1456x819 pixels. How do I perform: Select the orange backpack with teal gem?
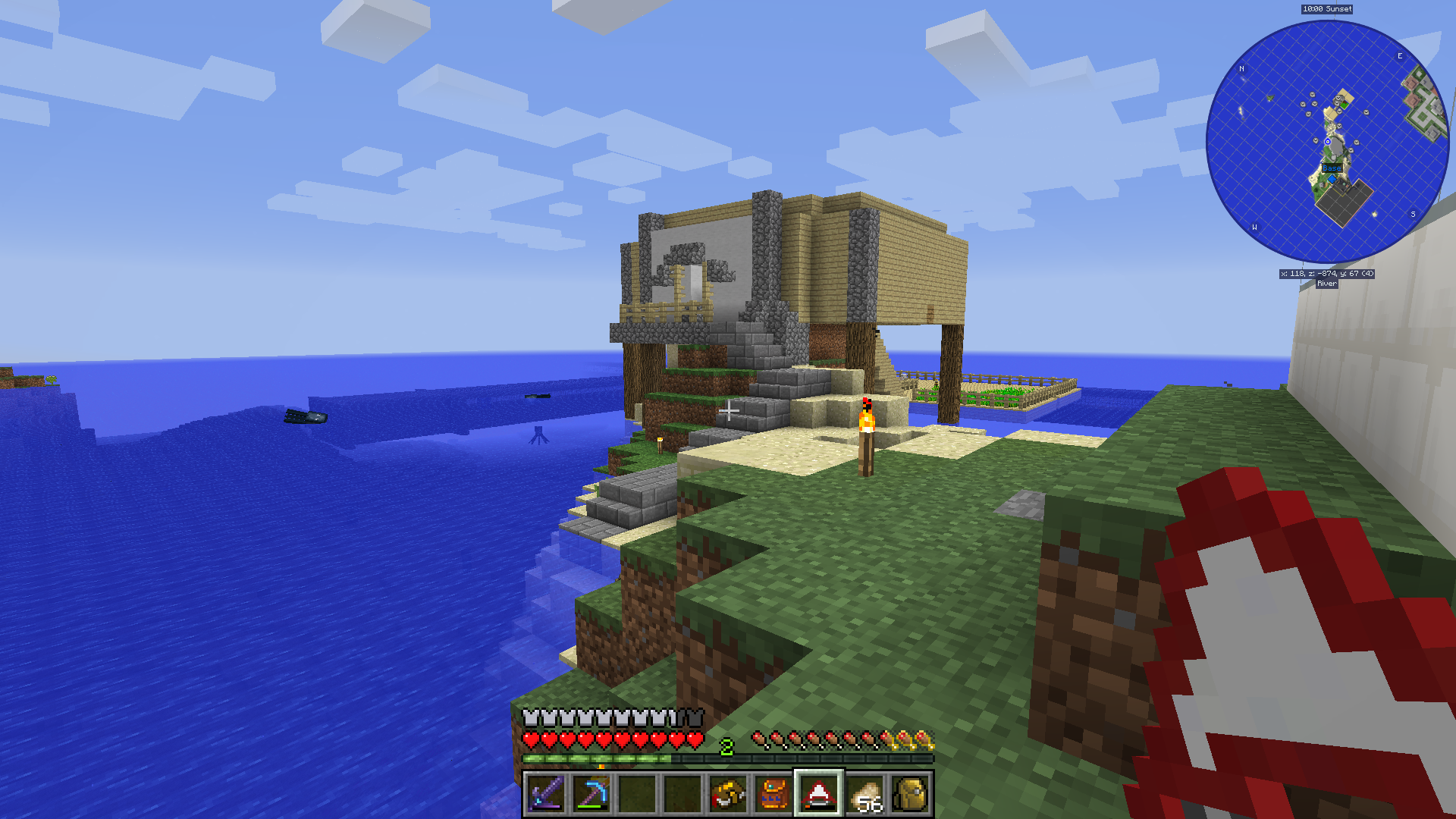773,794
